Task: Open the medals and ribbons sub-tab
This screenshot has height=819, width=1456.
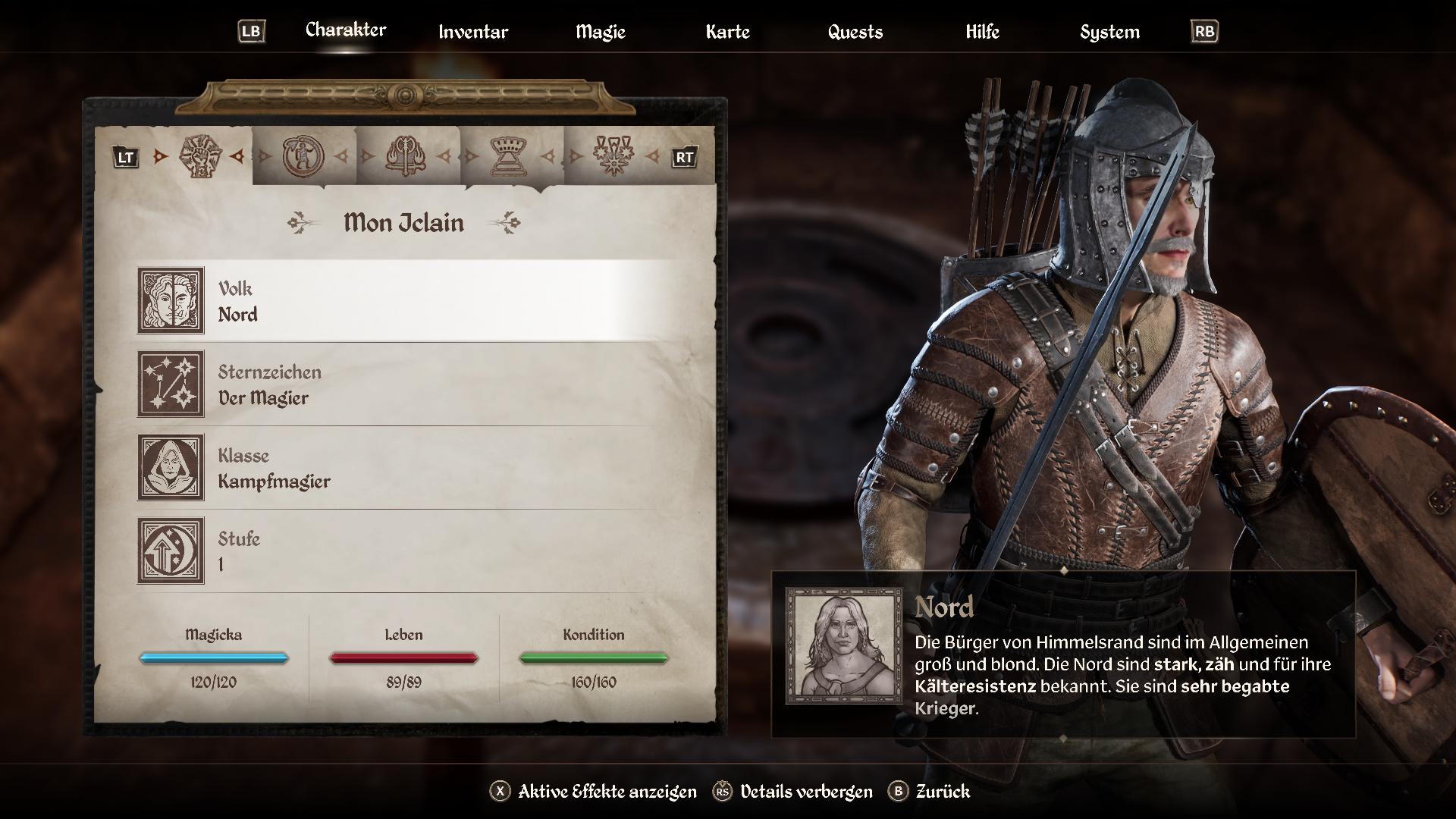Action: click(613, 156)
